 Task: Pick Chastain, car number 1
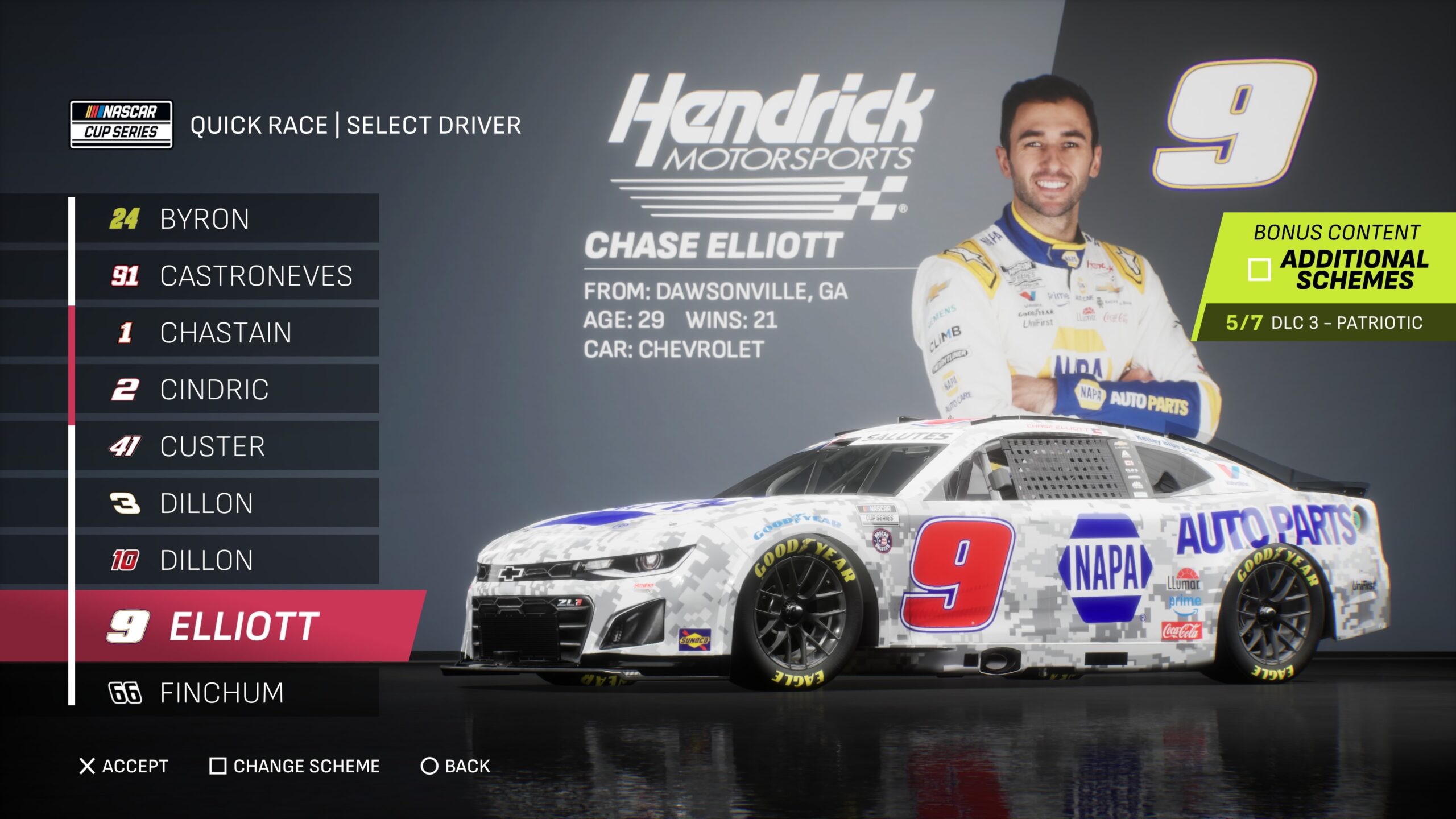[227, 333]
